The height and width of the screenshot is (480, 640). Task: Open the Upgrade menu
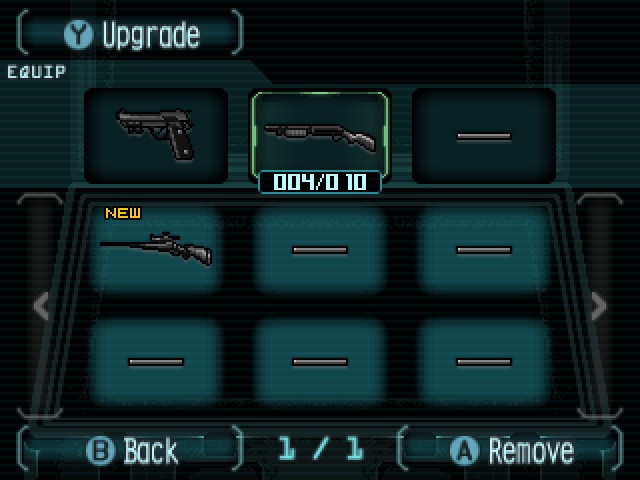point(131,35)
